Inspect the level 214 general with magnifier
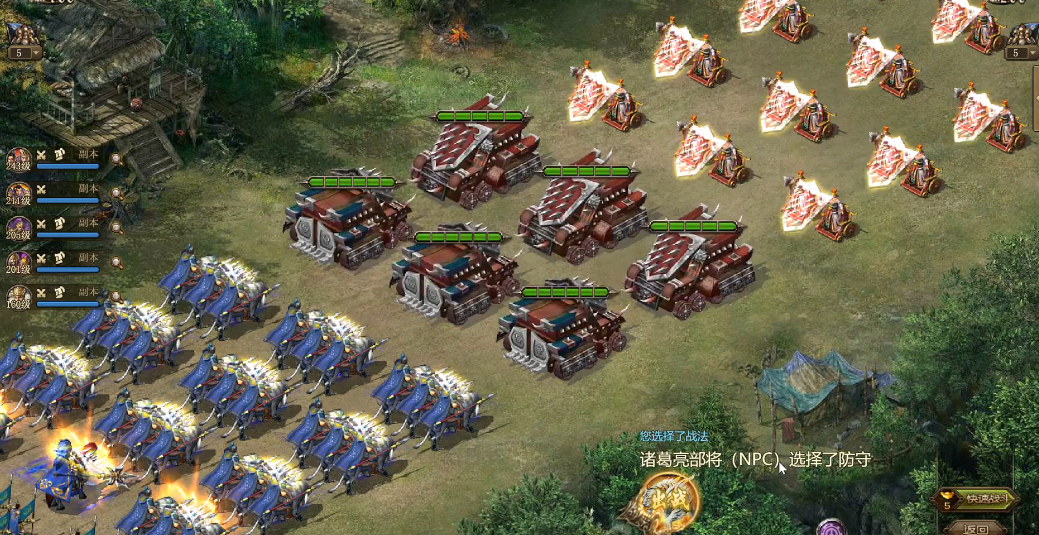The width and height of the screenshot is (1039, 535). click(x=117, y=192)
